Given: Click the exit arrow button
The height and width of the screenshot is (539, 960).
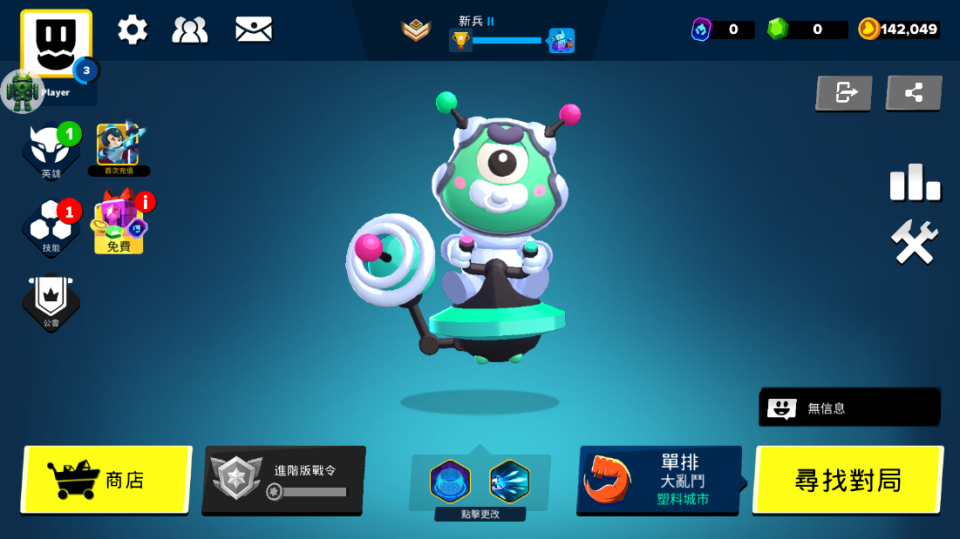Looking at the screenshot, I should coord(844,93).
